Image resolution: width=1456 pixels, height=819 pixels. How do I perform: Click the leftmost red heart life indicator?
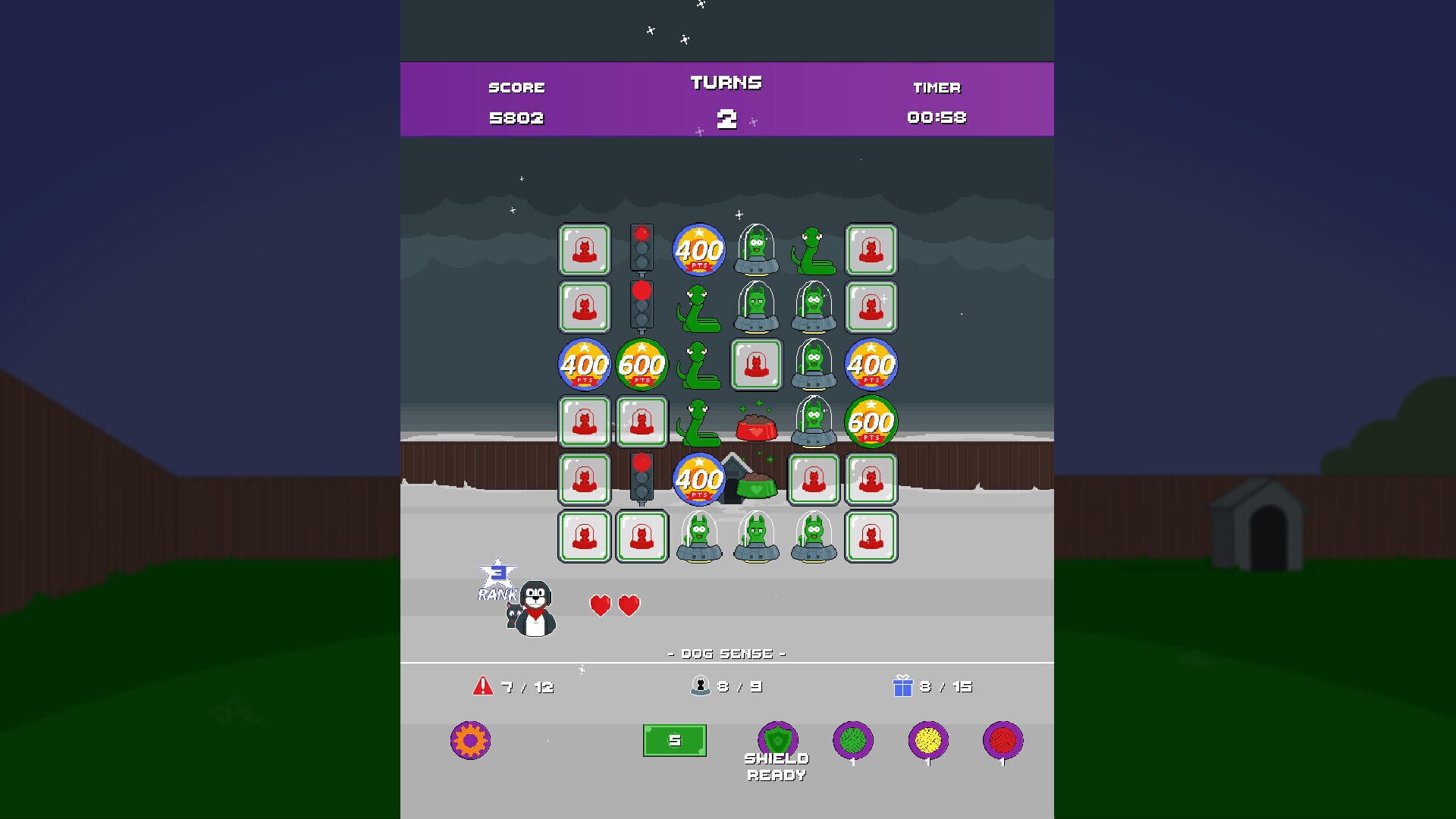[600, 605]
